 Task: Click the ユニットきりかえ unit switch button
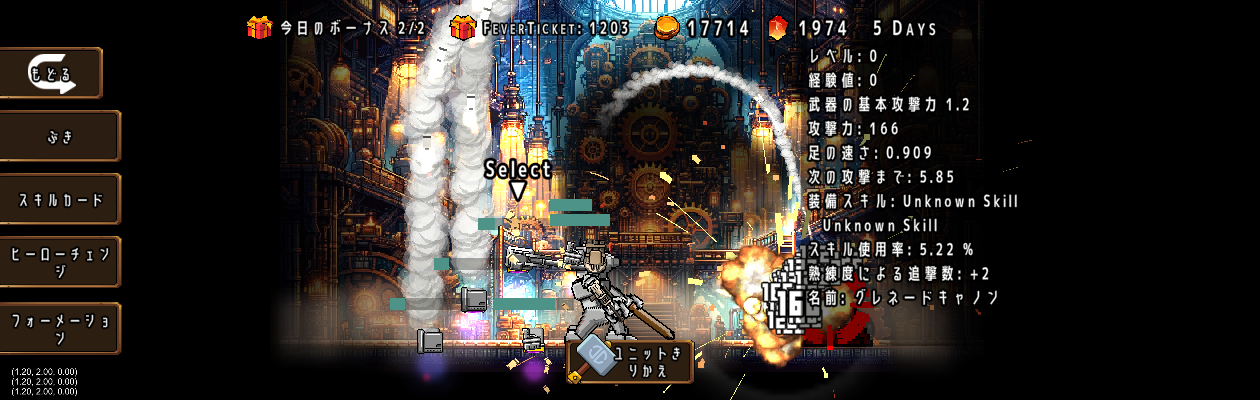coord(630,361)
